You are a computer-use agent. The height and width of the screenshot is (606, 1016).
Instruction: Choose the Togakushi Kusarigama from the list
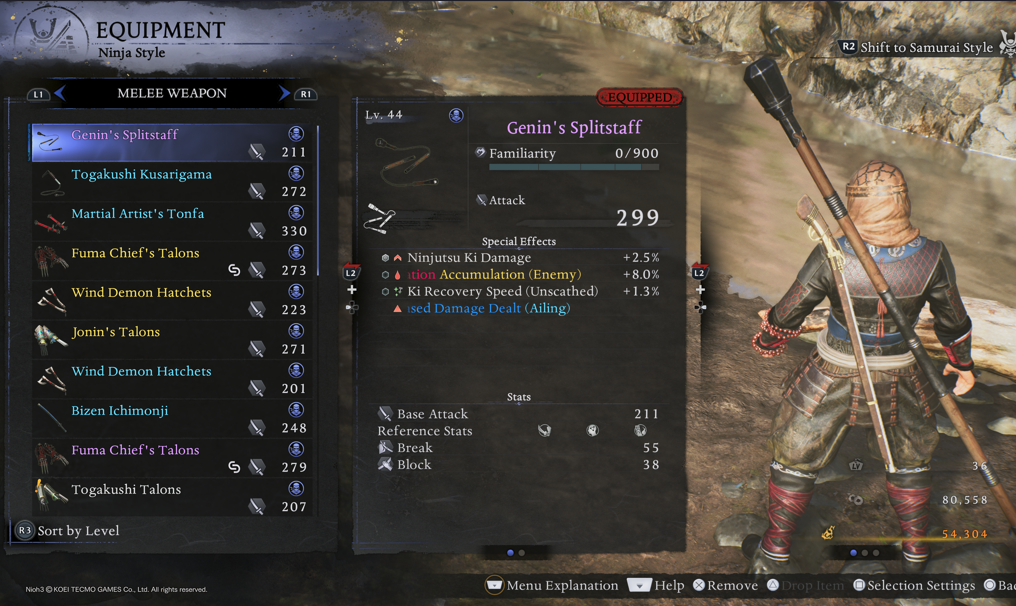(172, 182)
